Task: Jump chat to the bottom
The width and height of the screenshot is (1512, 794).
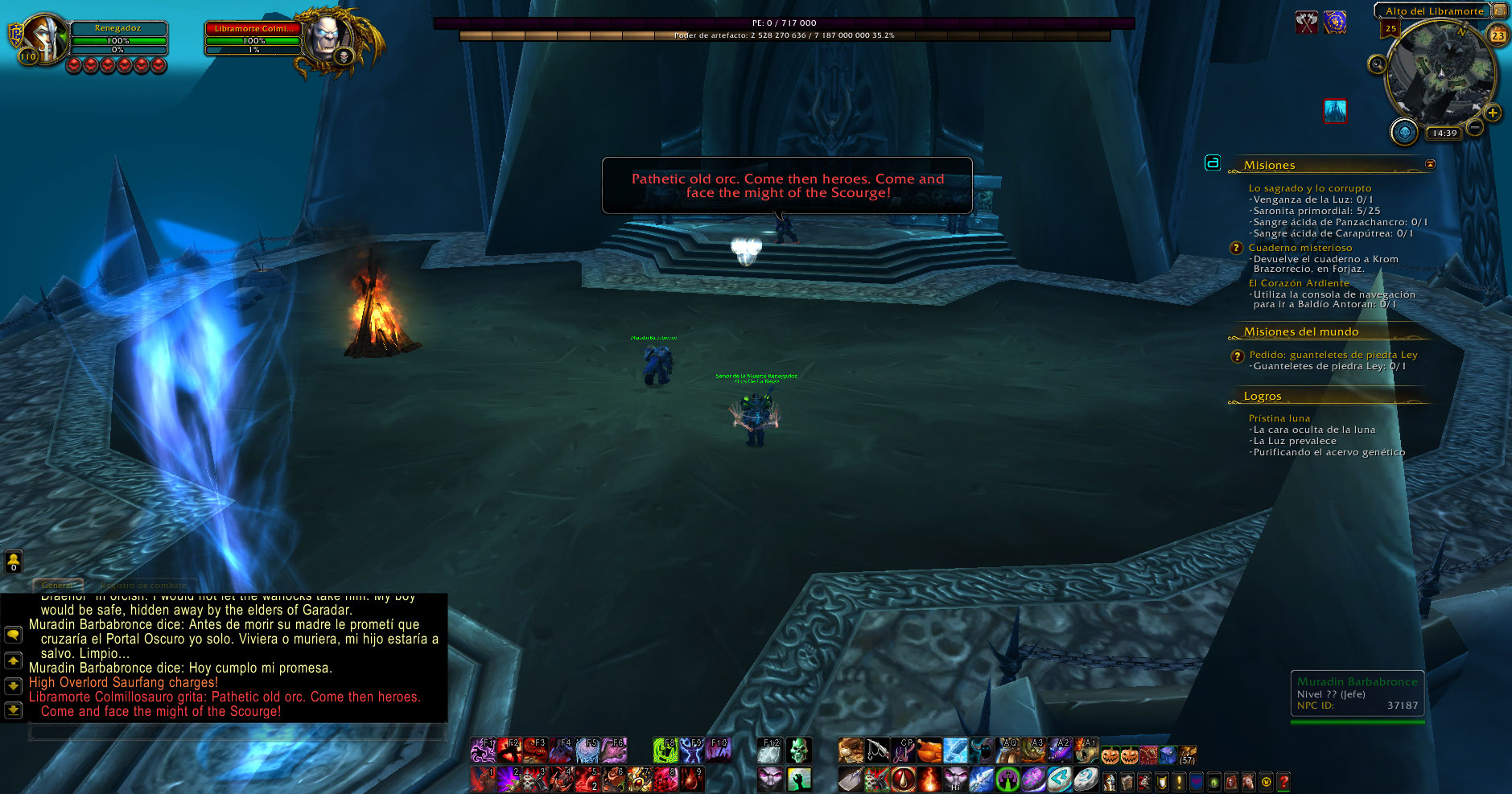Action: (14, 710)
